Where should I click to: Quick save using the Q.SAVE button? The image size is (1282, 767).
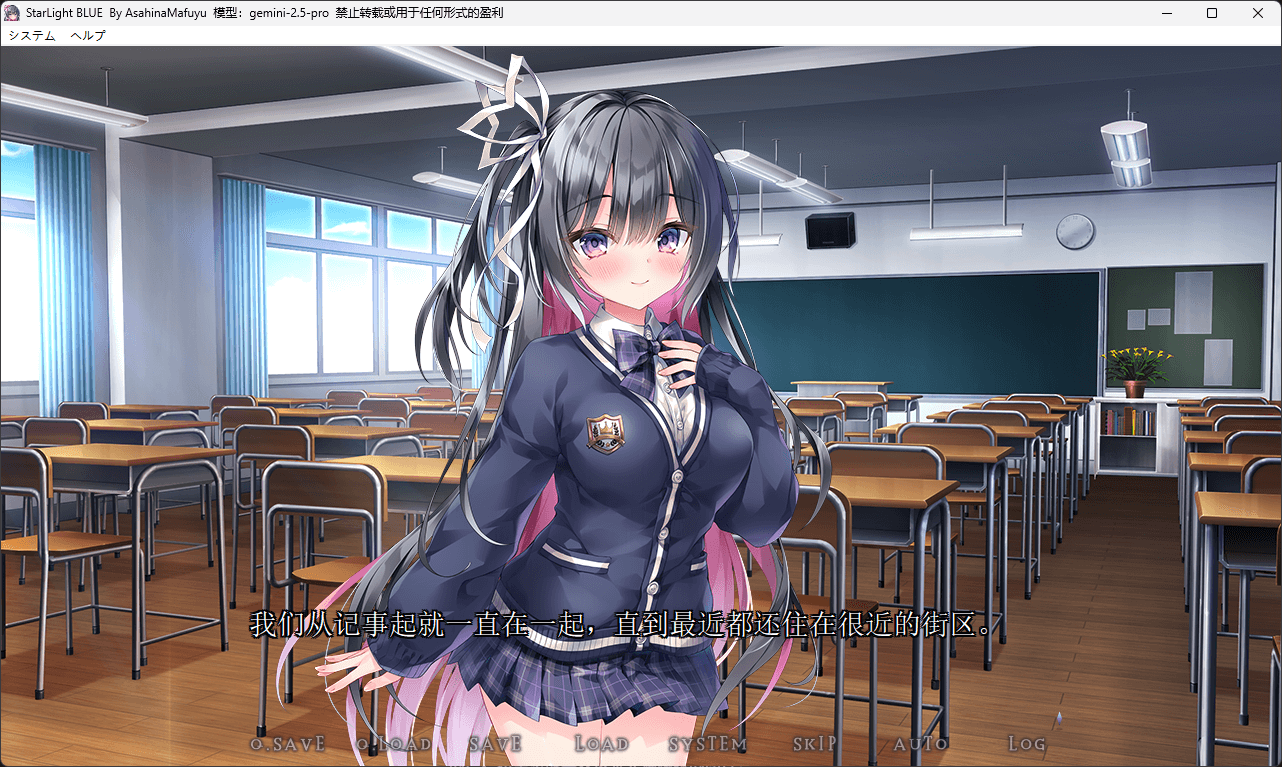coord(287,743)
